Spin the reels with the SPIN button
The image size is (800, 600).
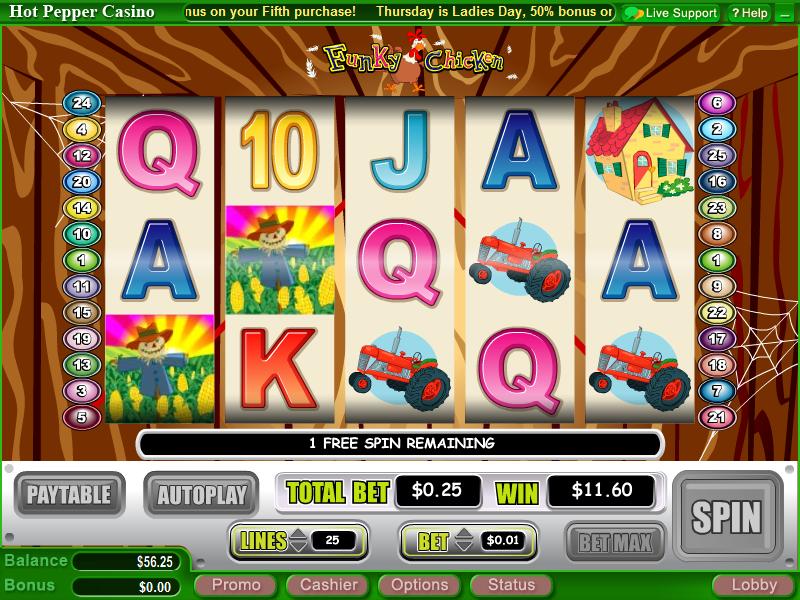coord(726,516)
